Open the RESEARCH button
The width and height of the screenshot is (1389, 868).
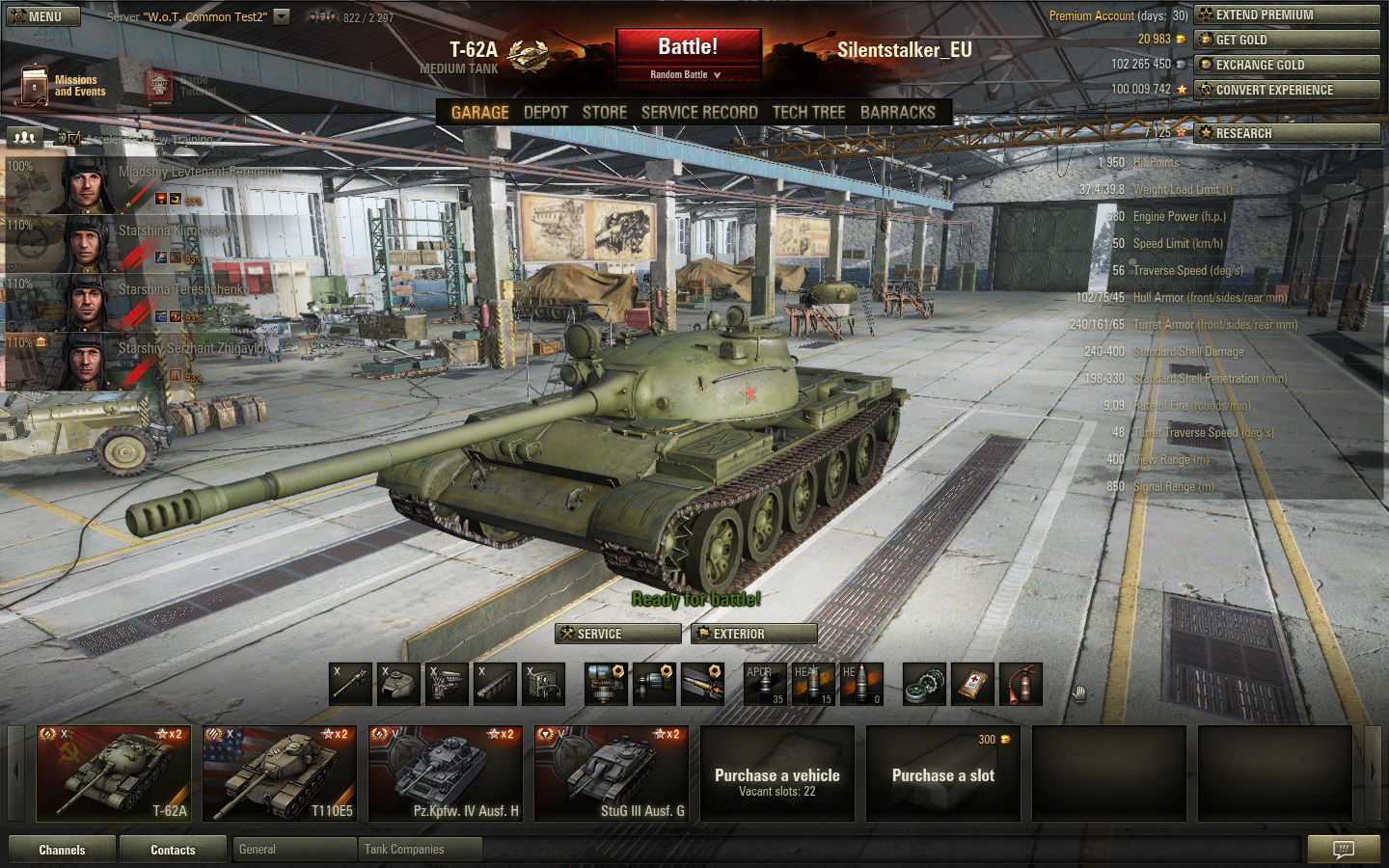1287,133
